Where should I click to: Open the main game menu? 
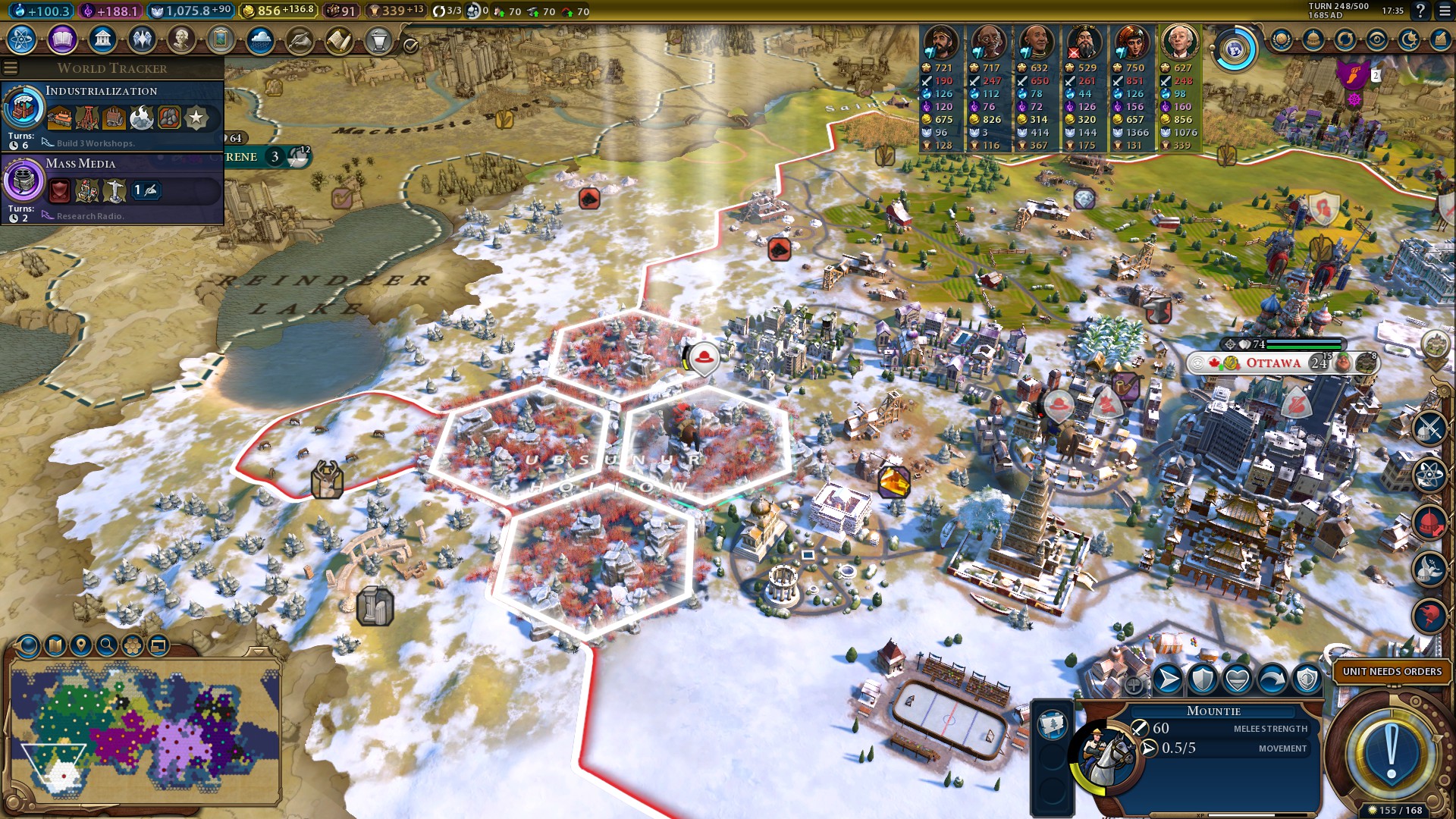point(1442,11)
